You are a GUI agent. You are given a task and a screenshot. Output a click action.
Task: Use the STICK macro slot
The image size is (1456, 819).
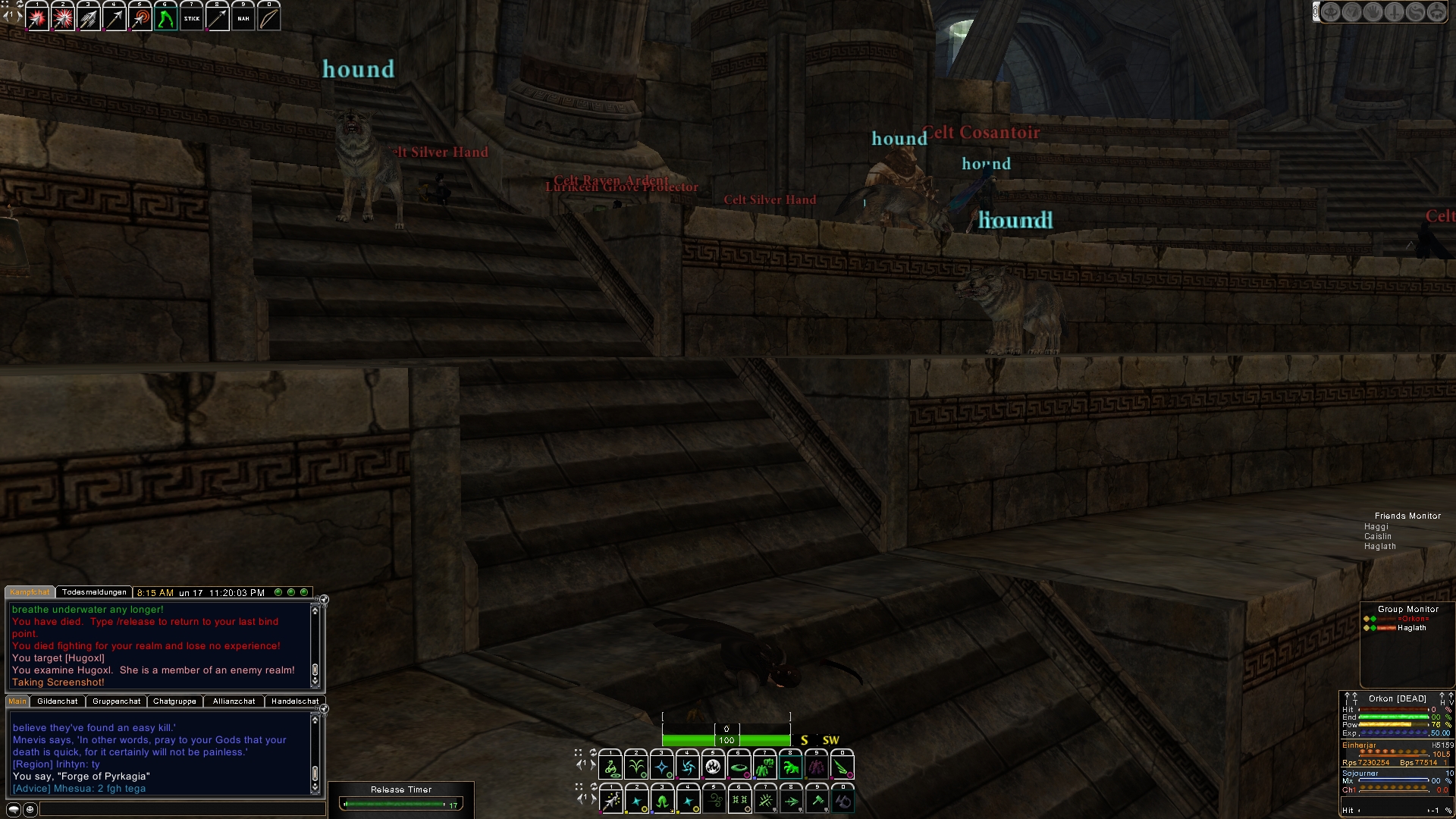pos(192,19)
